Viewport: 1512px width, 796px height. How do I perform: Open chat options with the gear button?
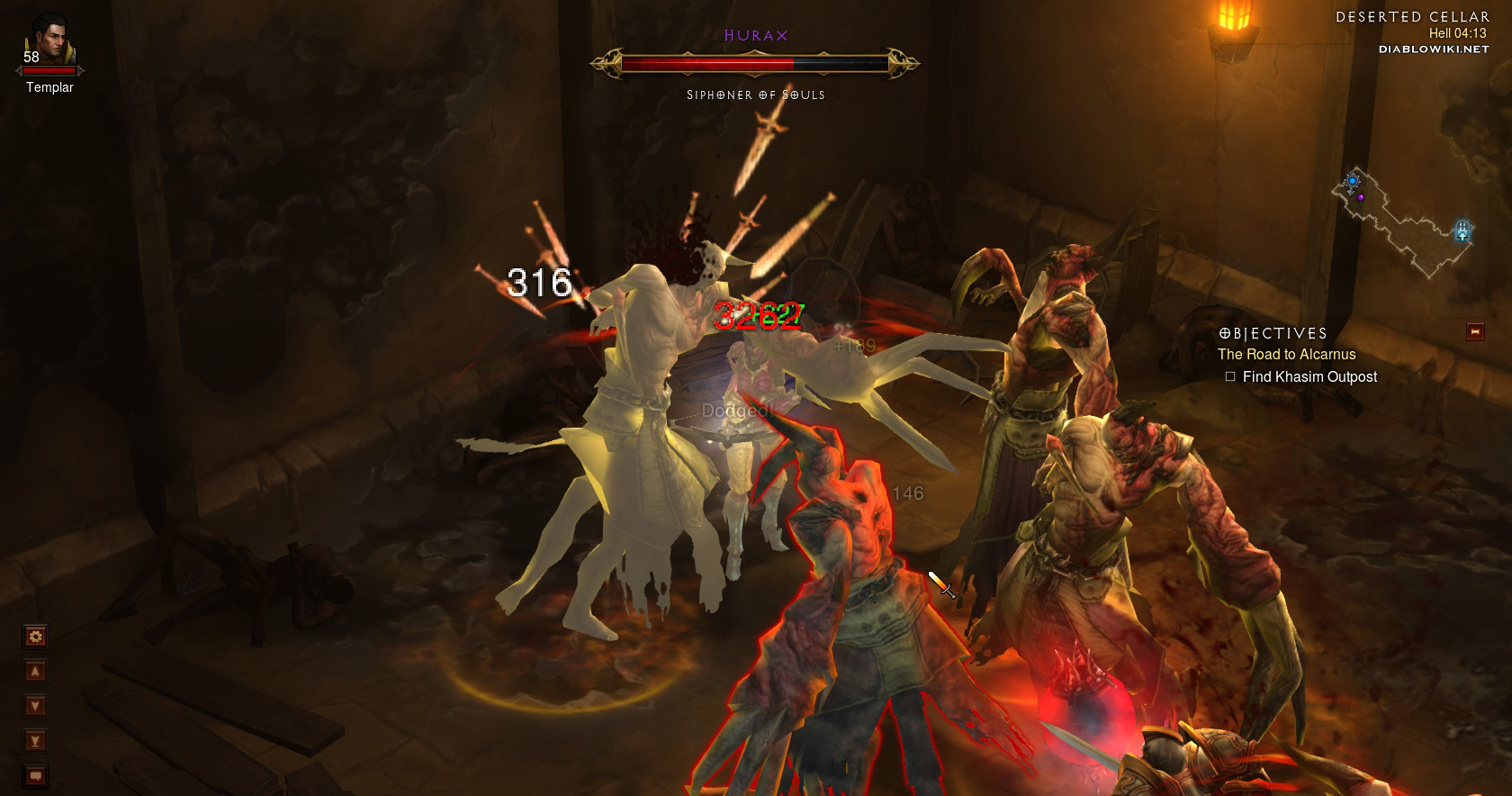pyautogui.click(x=35, y=638)
